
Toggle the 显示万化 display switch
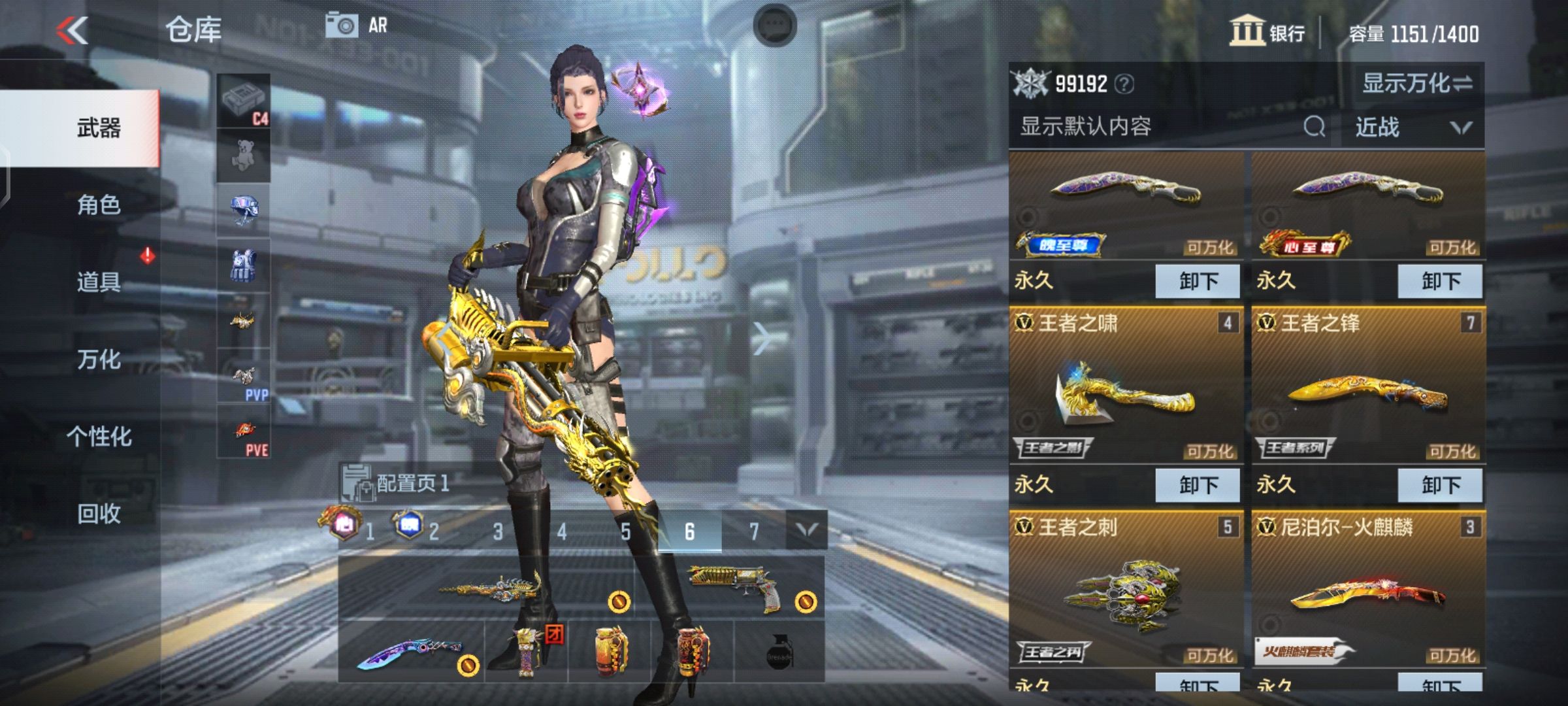tap(1416, 83)
